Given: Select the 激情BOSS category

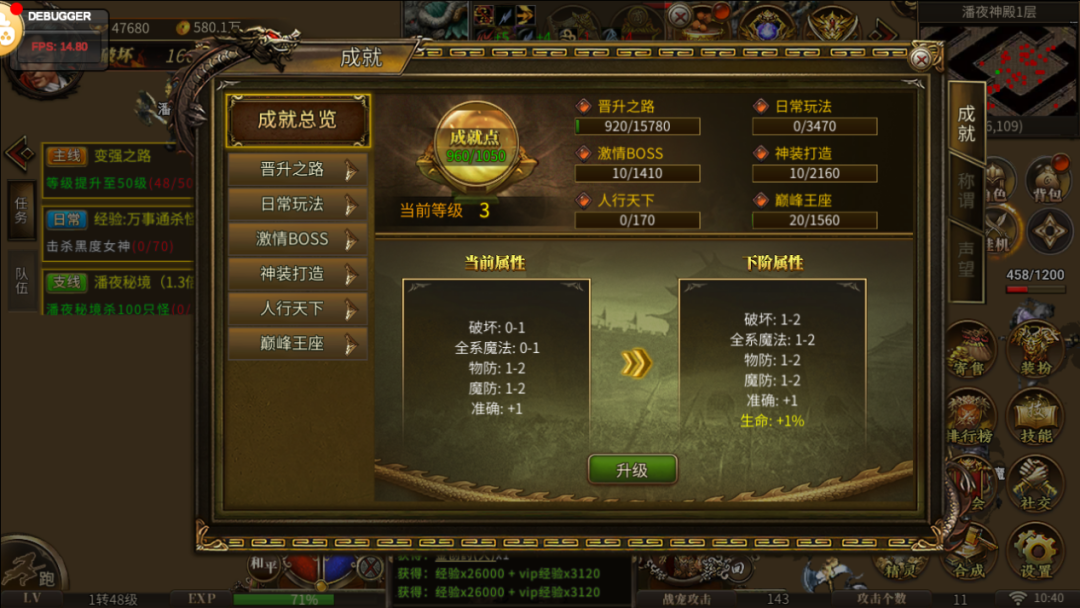Looking at the screenshot, I should 297,239.
